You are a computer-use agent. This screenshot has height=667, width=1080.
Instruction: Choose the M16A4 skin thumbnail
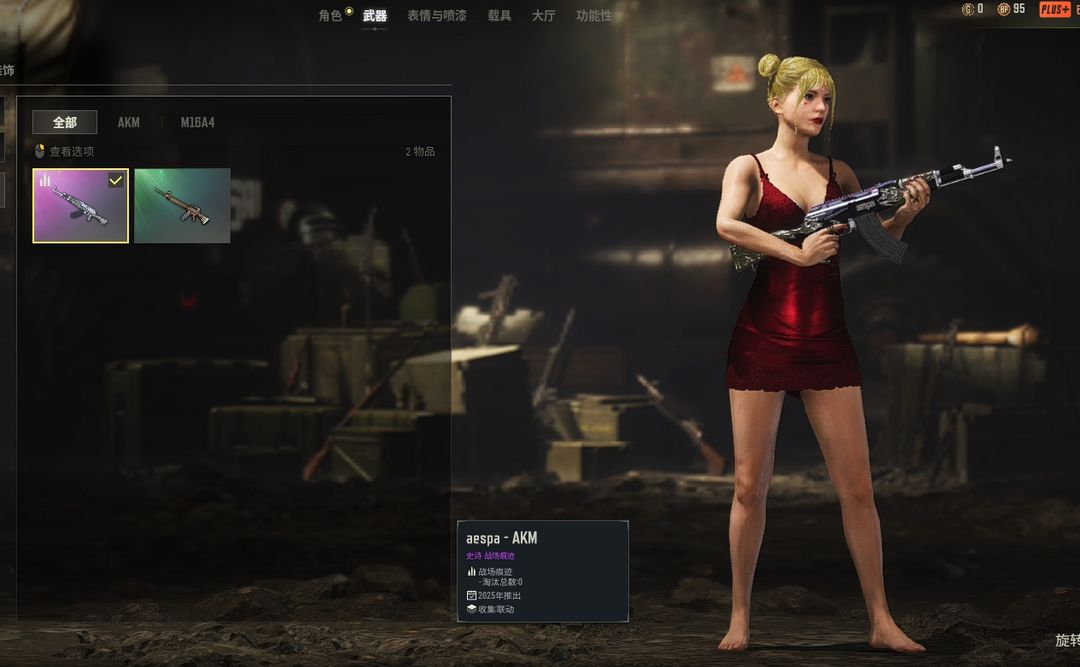click(182, 205)
